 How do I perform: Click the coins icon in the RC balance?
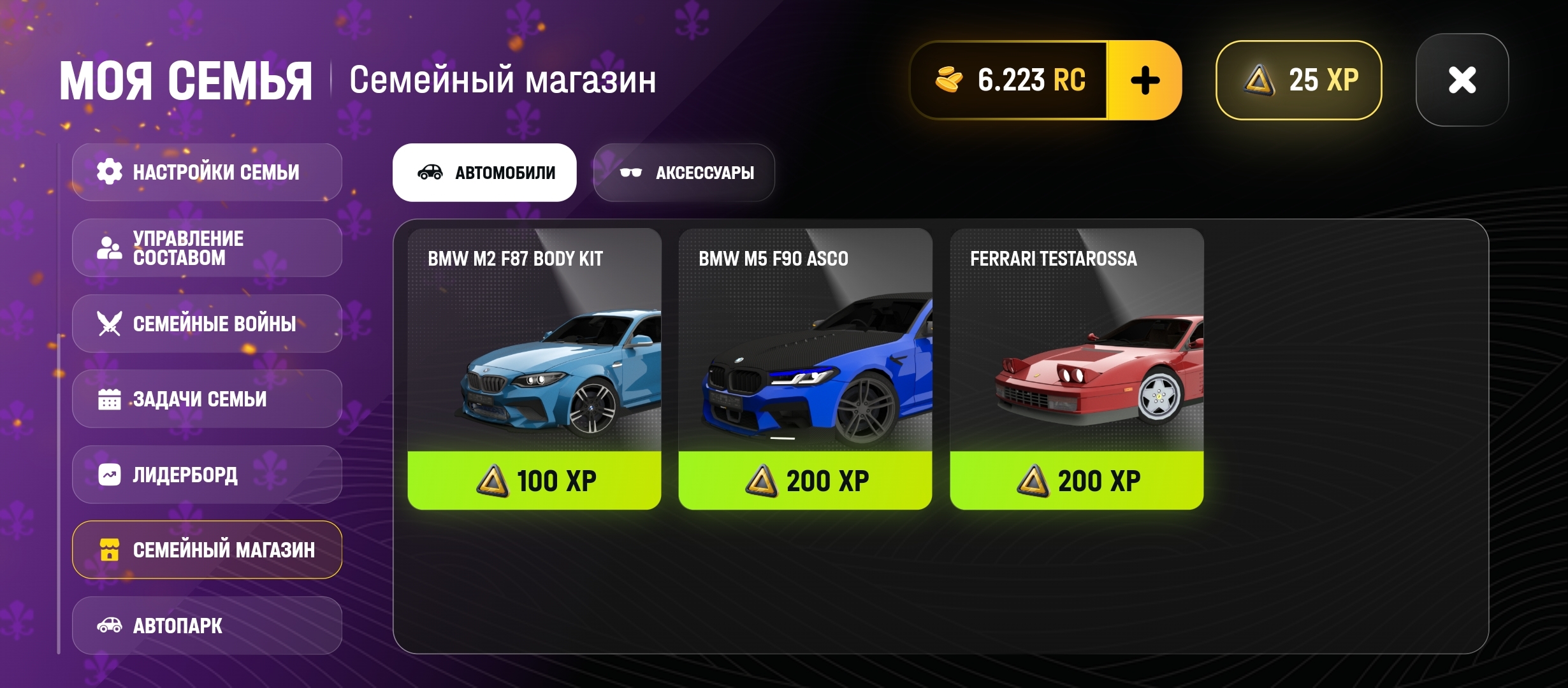[x=949, y=79]
